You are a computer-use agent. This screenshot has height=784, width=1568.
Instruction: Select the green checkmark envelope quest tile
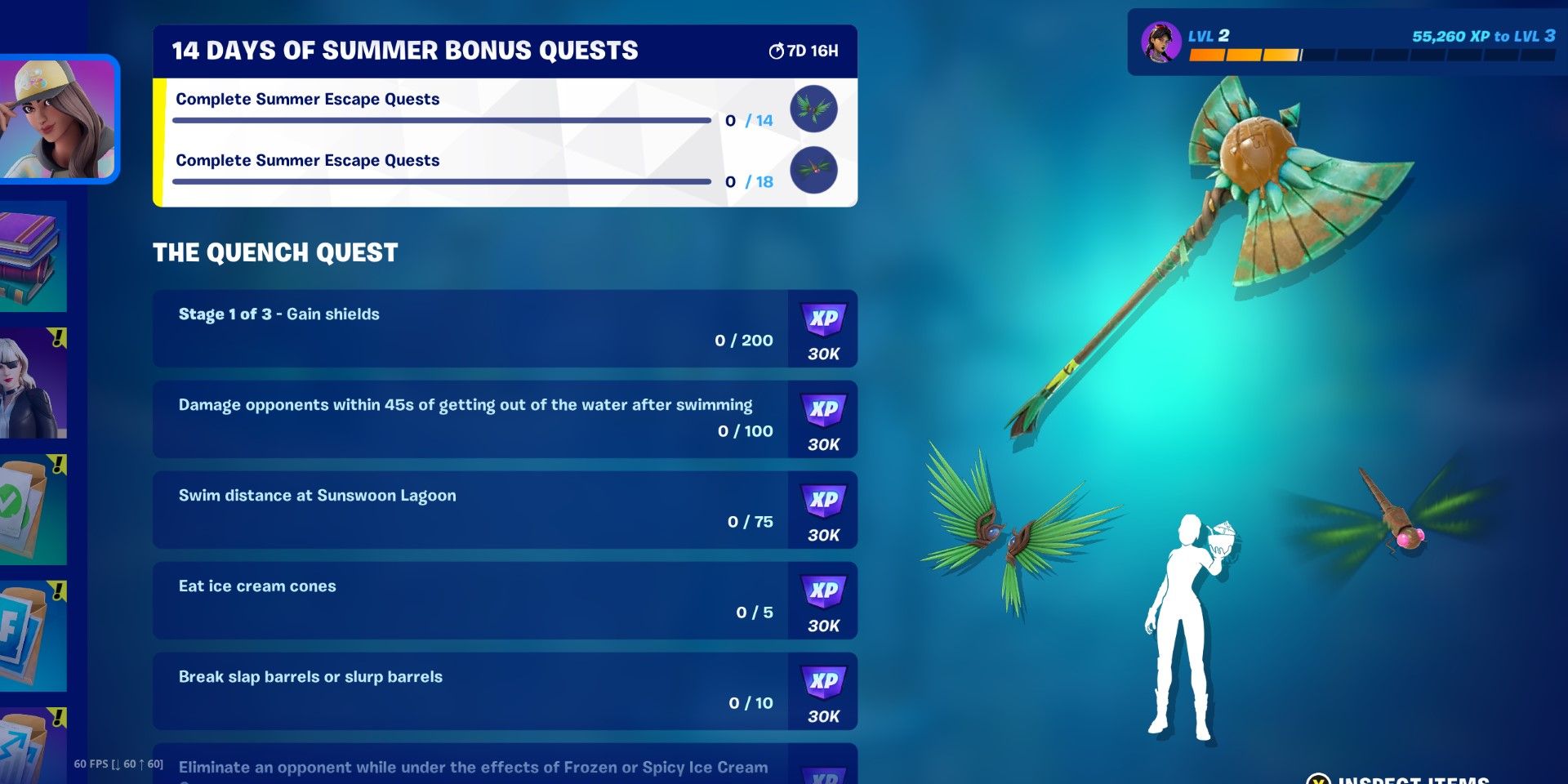coord(33,506)
